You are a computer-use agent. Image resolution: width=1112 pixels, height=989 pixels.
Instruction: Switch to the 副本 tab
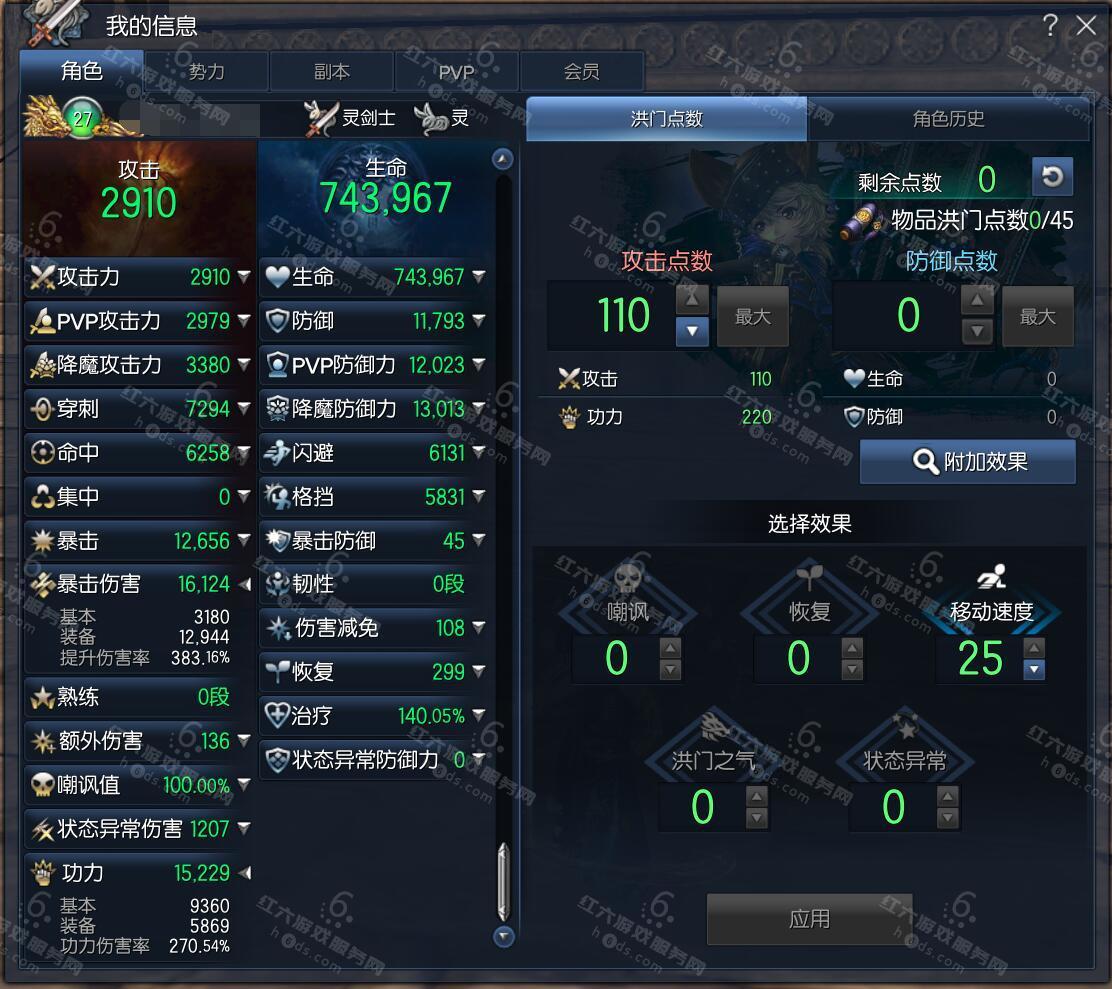(x=332, y=72)
